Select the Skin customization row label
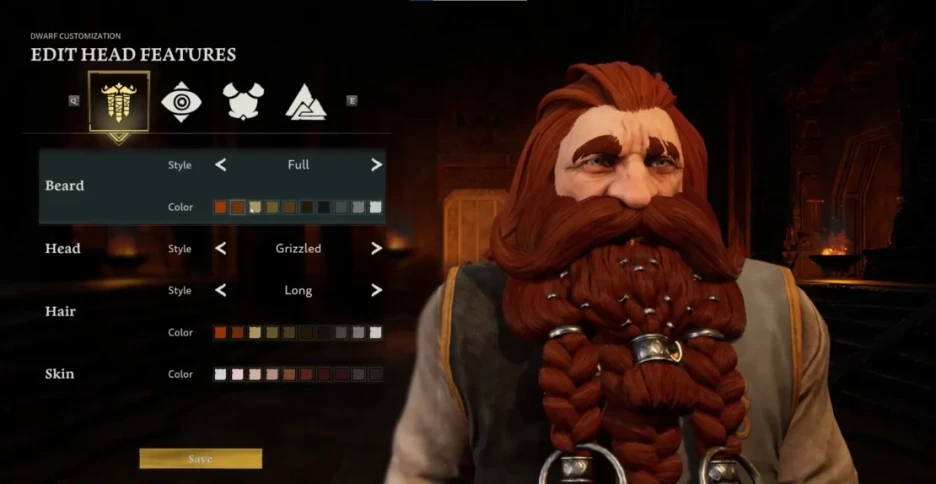The height and width of the screenshot is (484, 936). coord(59,374)
